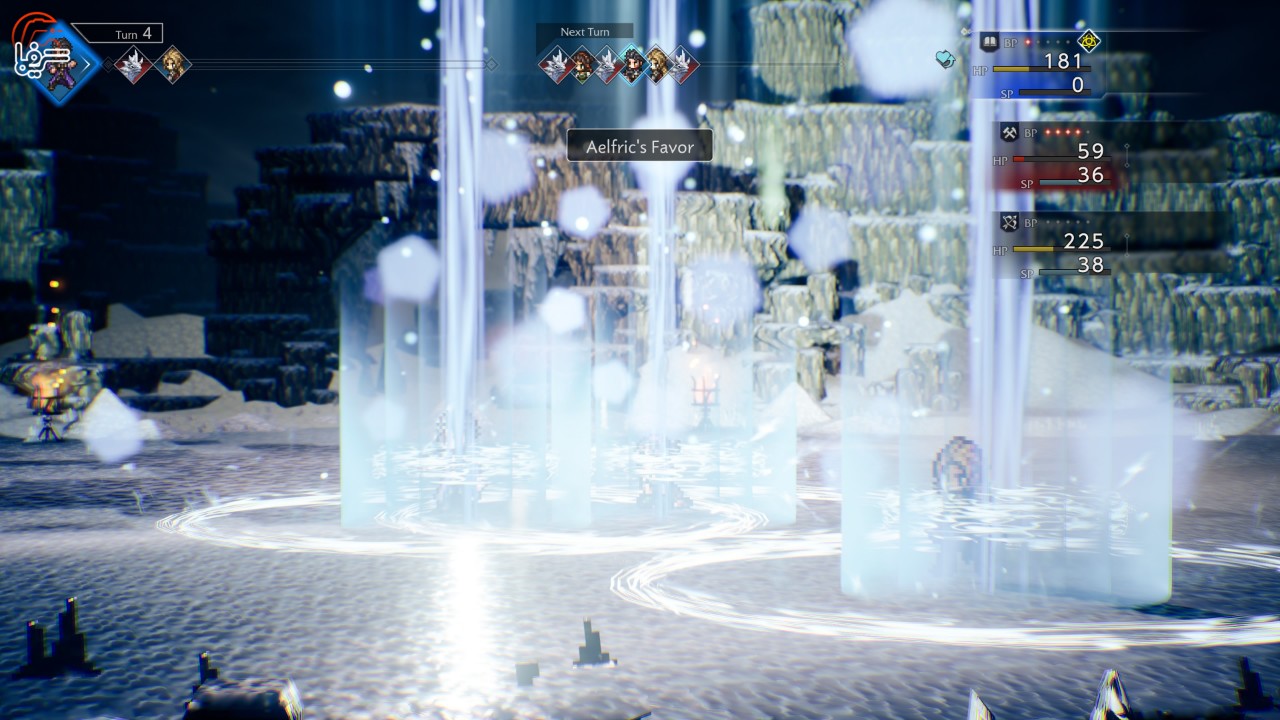The image size is (1280, 720).
Task: Select the Next Turn header label
Action: point(584,32)
